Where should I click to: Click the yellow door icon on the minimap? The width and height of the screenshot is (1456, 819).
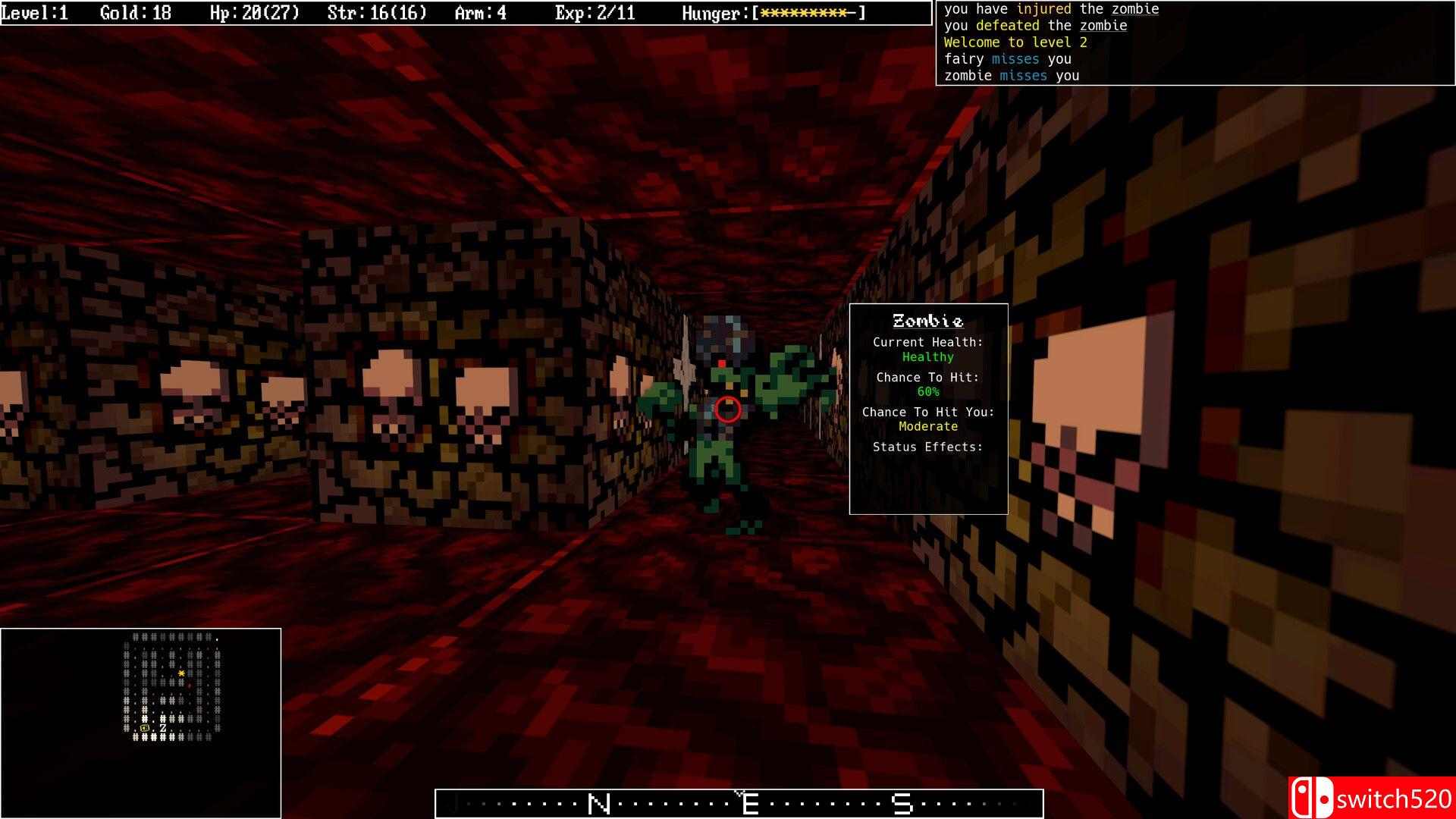tap(144, 728)
